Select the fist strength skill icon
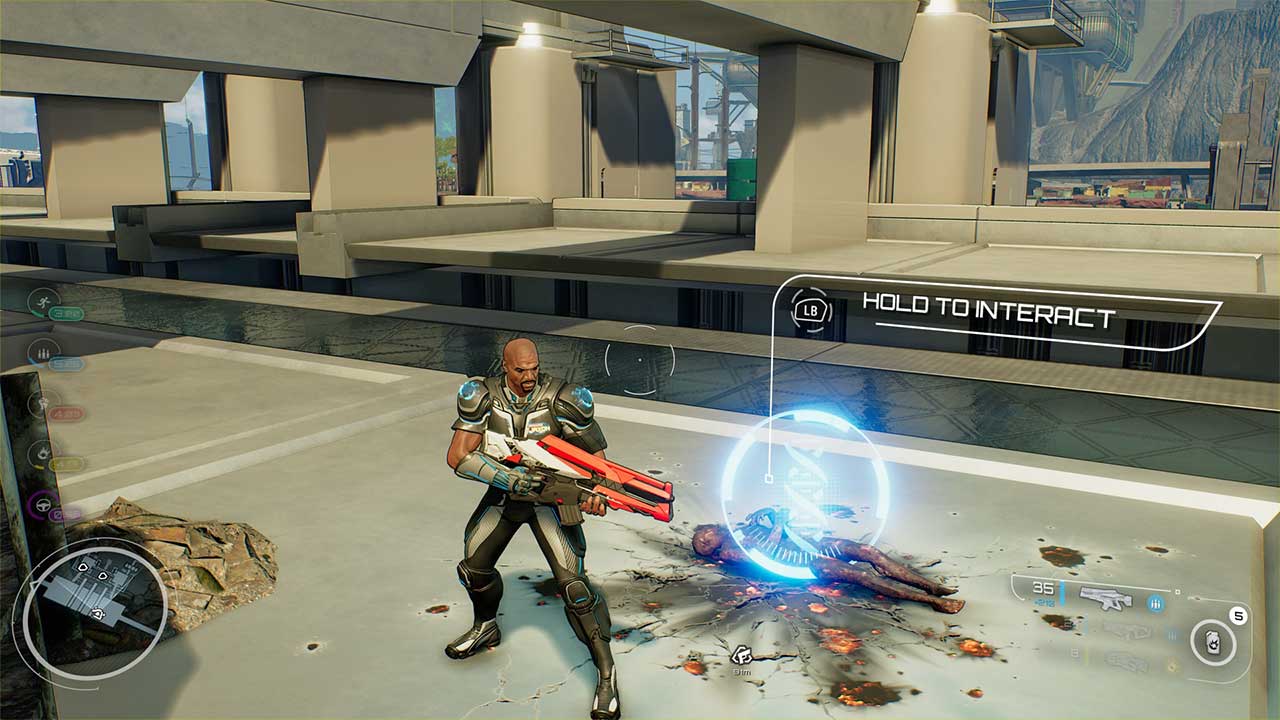The width and height of the screenshot is (1280, 720). [43, 403]
